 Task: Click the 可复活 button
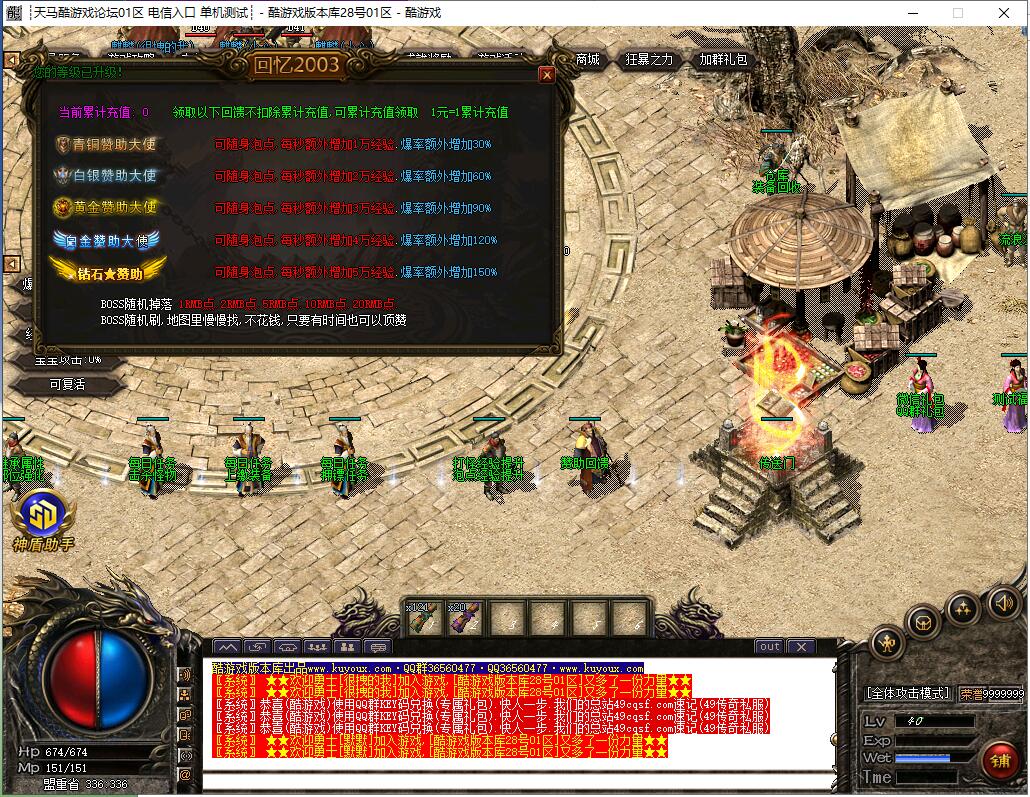pyautogui.click(x=67, y=384)
